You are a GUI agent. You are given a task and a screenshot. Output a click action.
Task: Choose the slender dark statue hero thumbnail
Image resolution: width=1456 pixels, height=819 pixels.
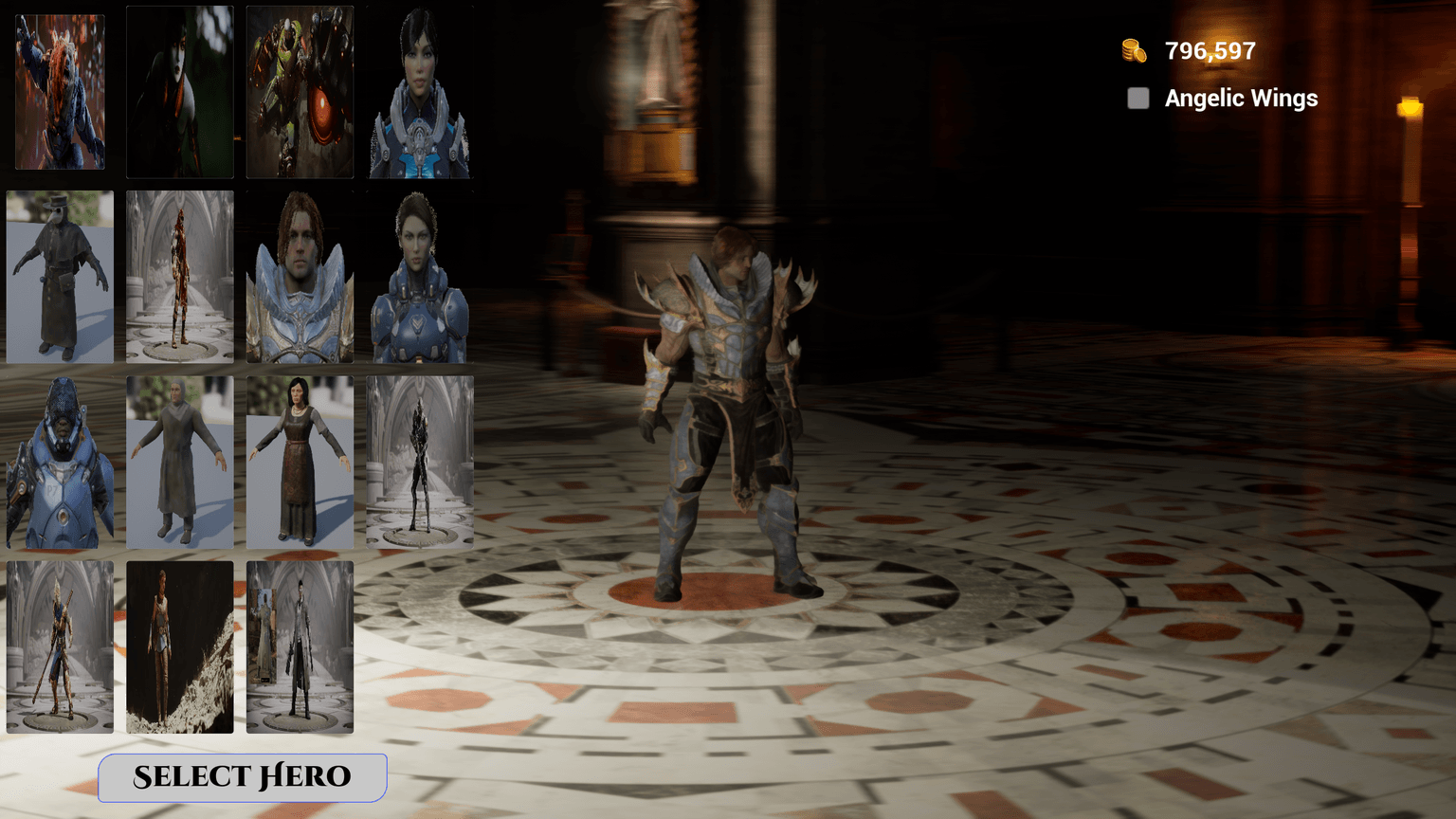(x=419, y=460)
